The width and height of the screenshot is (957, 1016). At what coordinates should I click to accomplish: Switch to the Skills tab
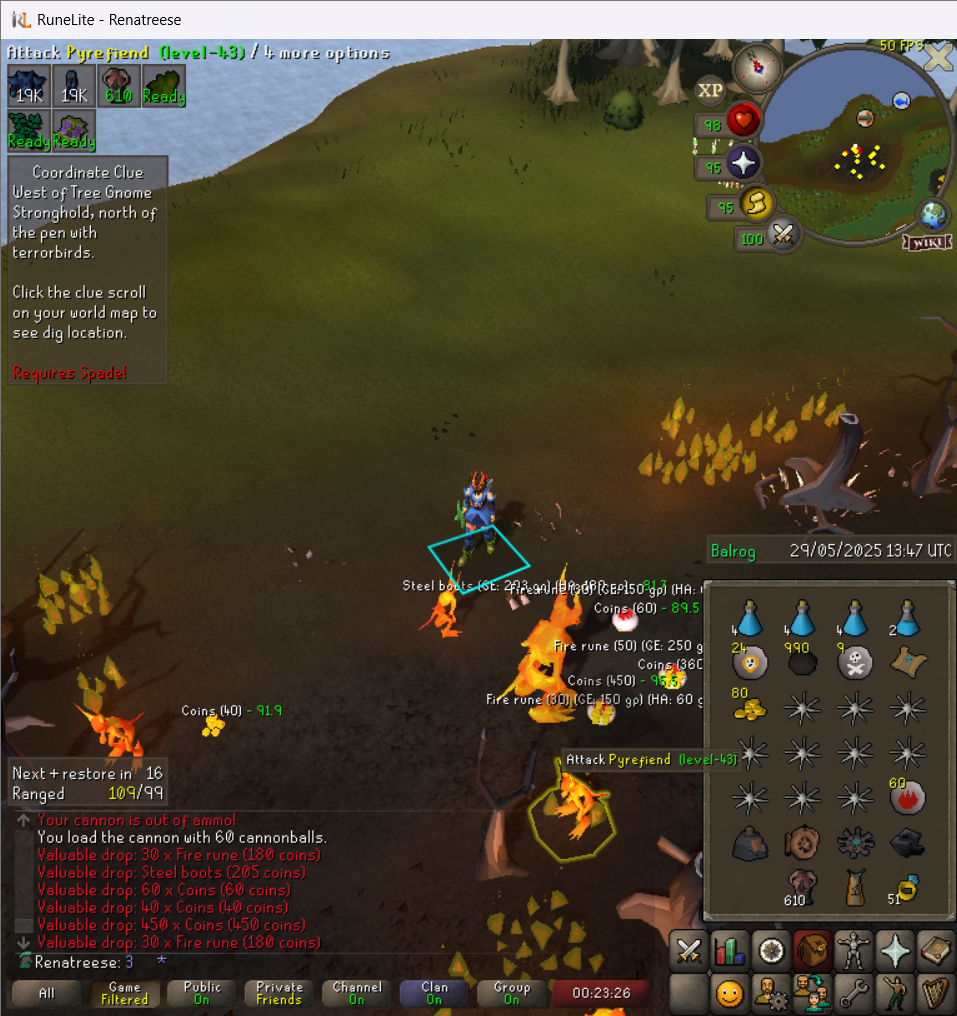pyautogui.click(x=729, y=950)
